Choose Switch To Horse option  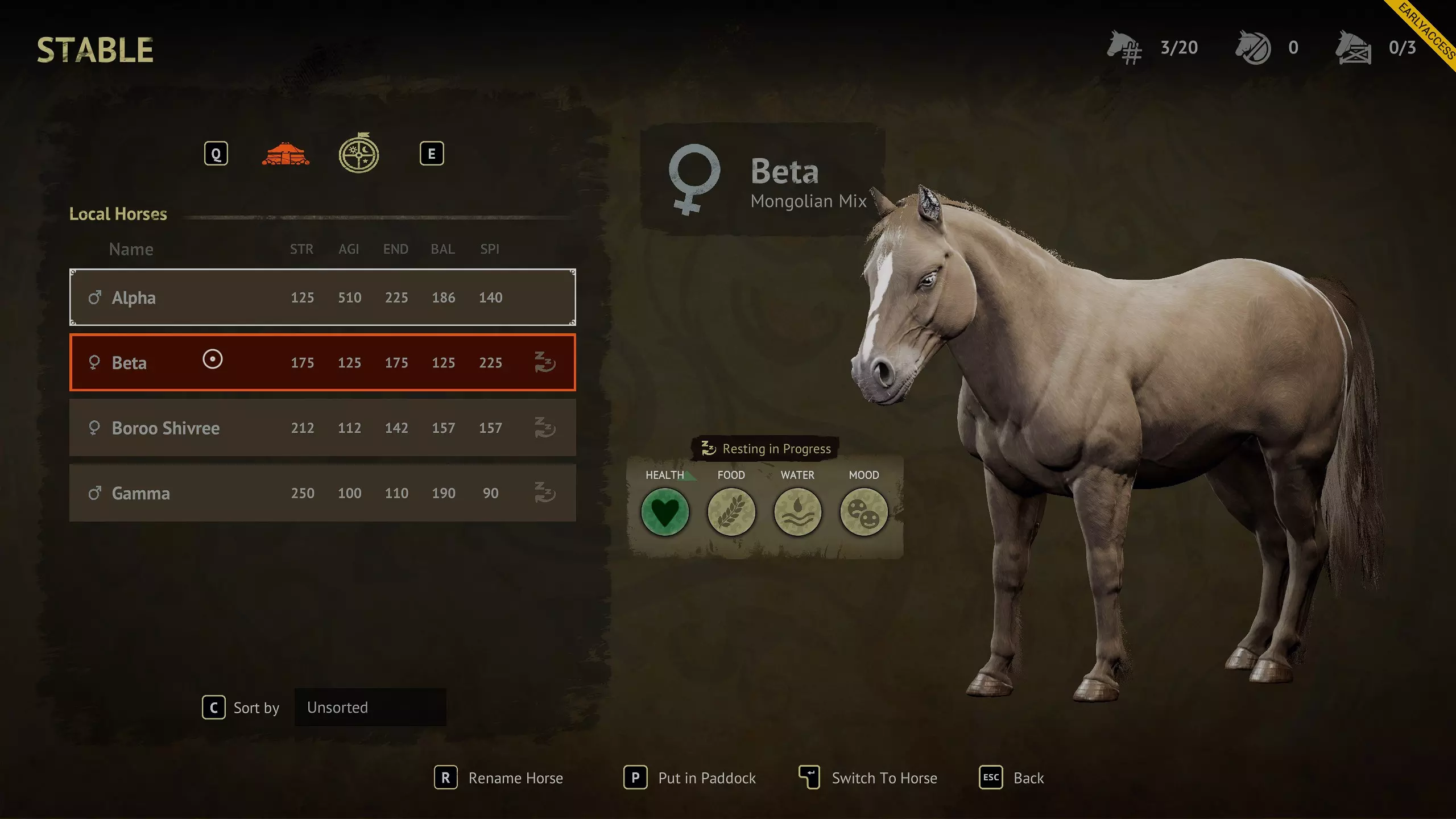click(x=868, y=778)
